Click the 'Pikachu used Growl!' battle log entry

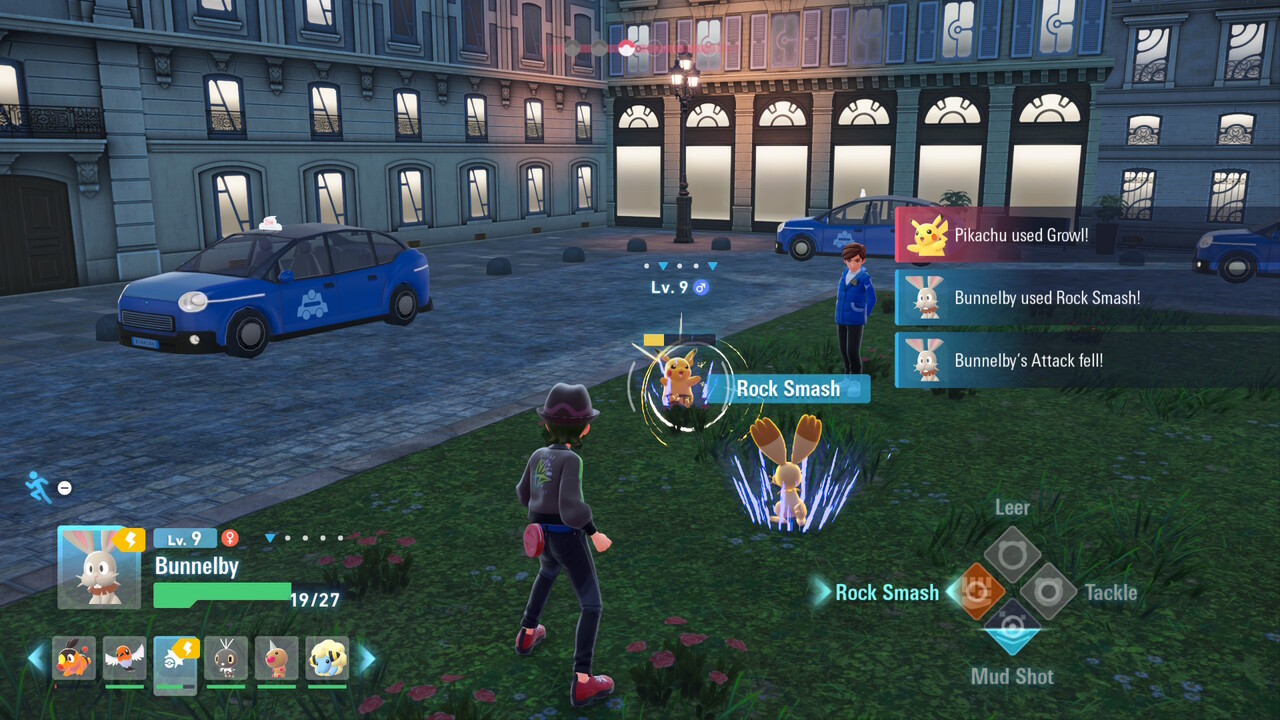click(x=1020, y=236)
